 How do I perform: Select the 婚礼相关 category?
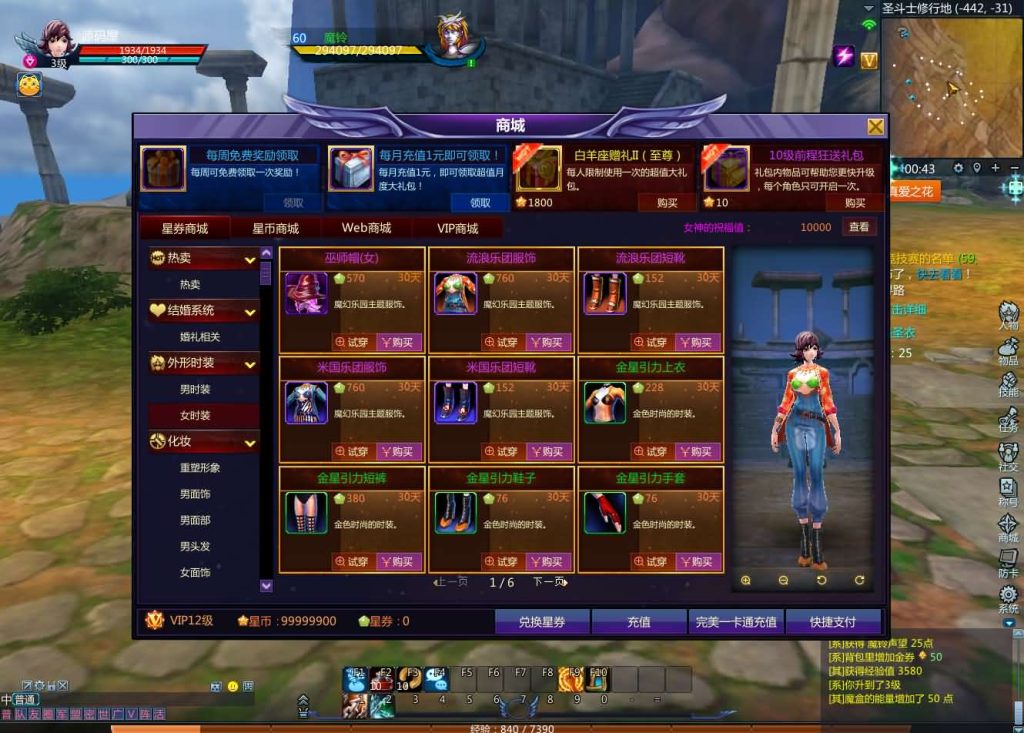199,337
